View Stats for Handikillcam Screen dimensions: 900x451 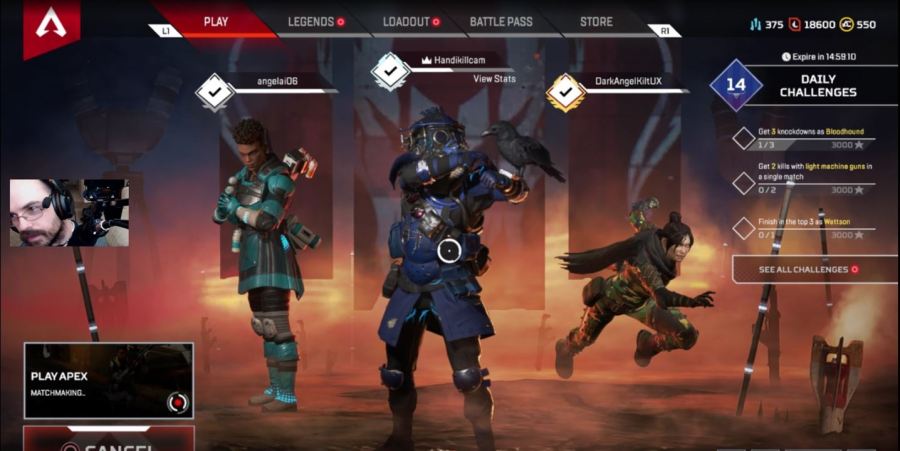coord(494,78)
